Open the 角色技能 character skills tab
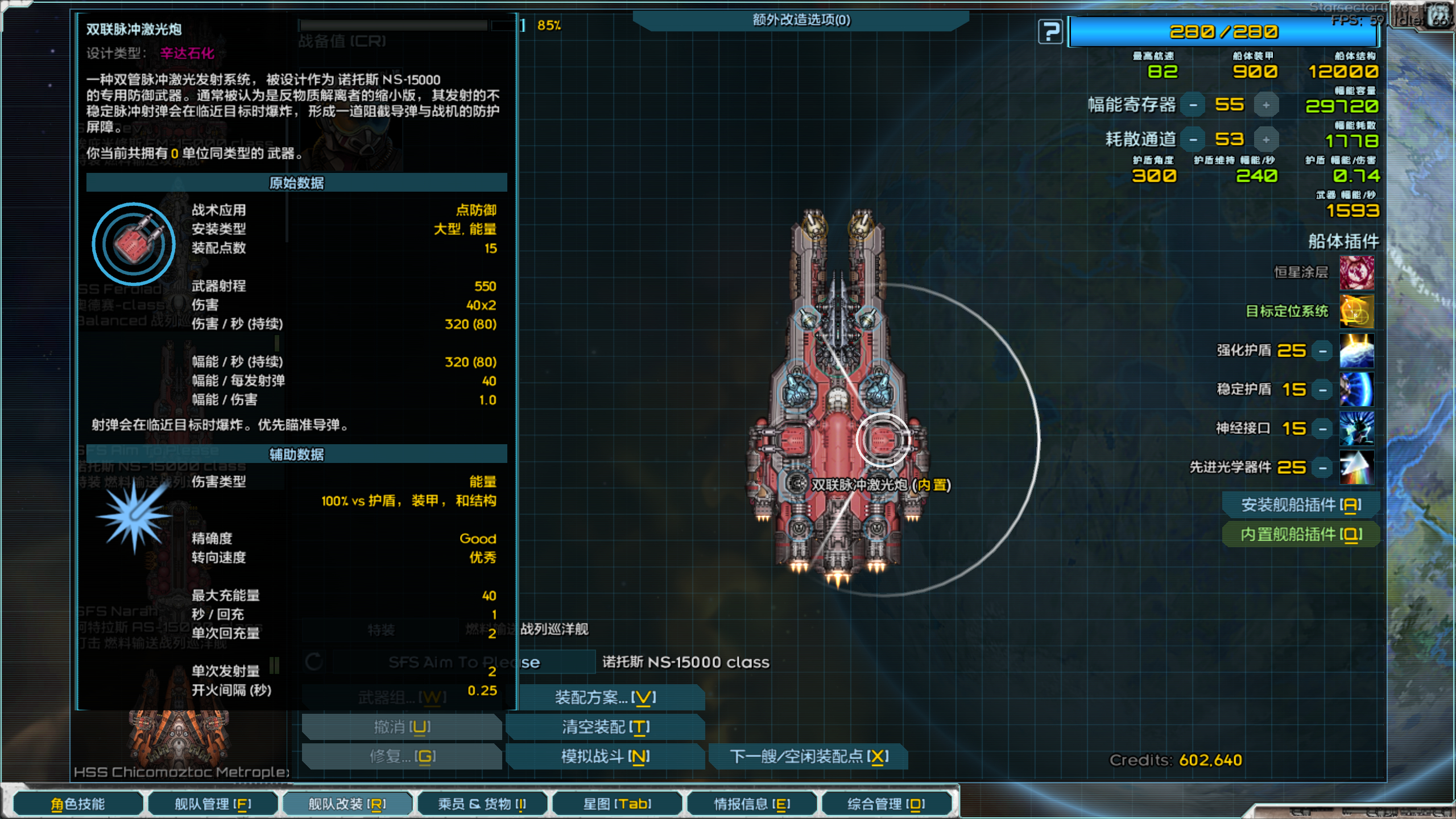The height and width of the screenshot is (819, 1456). (78, 804)
